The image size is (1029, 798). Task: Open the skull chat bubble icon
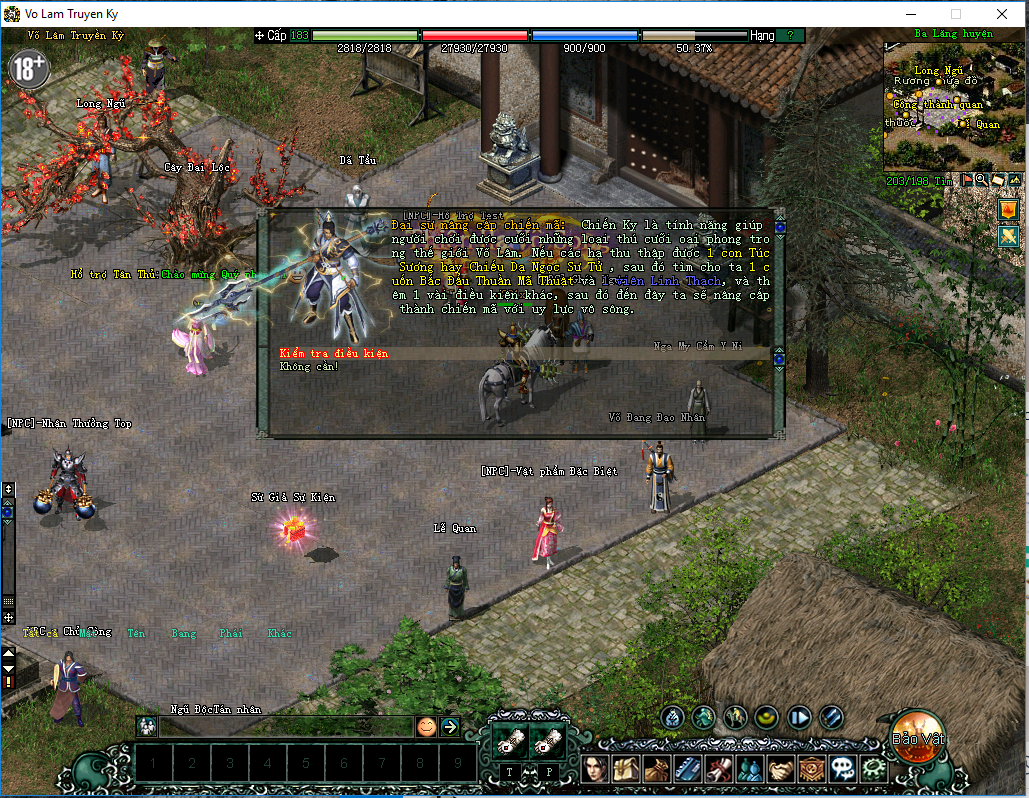(x=843, y=769)
